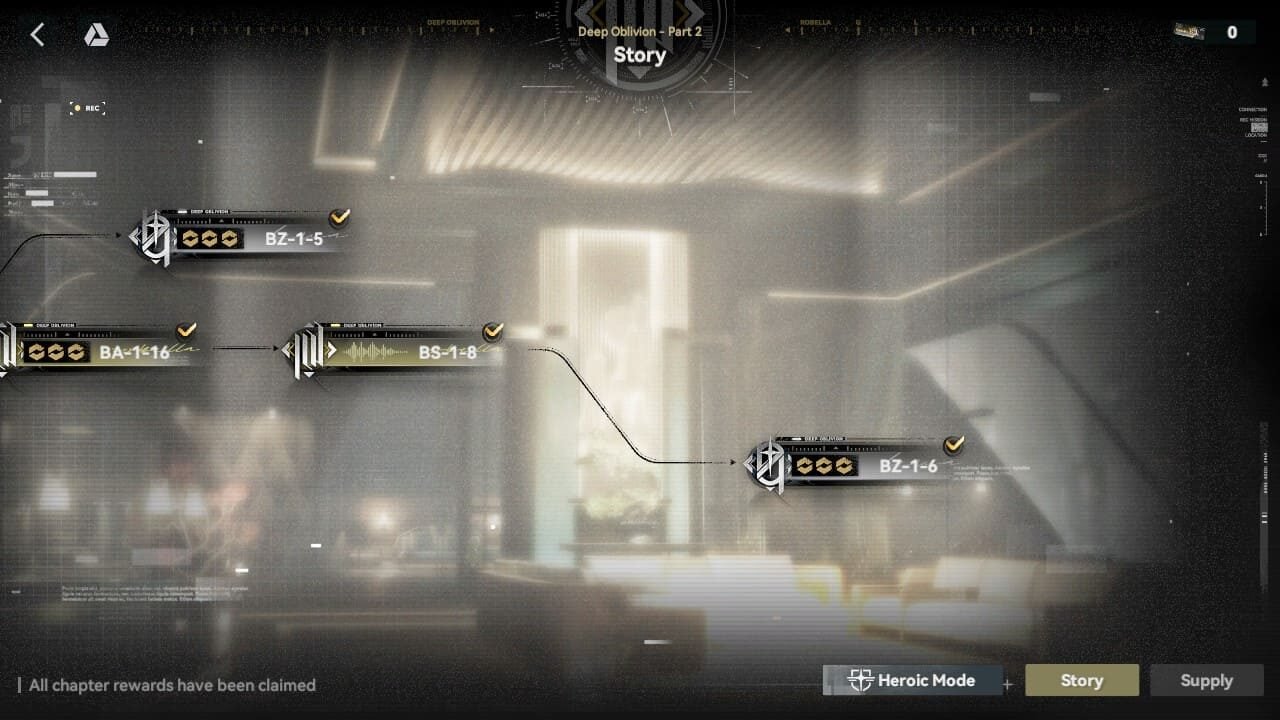Click the completion checkmark on BS-1-8
The image size is (1280, 720).
coord(491,332)
